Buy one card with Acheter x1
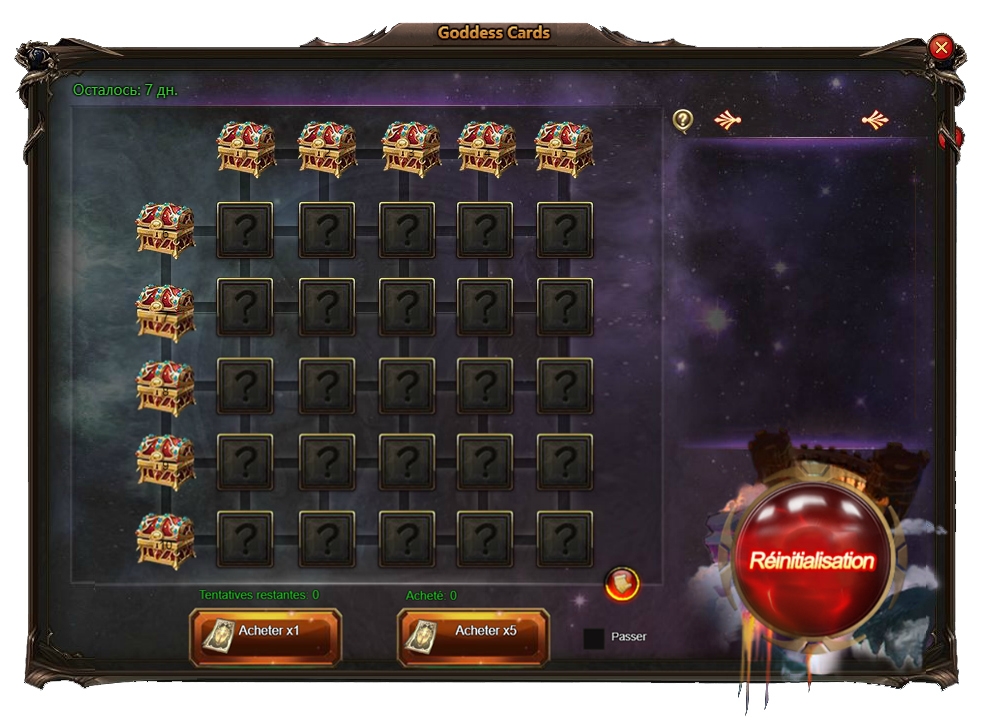Image resolution: width=990 pixels, height=717 pixels. (265, 636)
